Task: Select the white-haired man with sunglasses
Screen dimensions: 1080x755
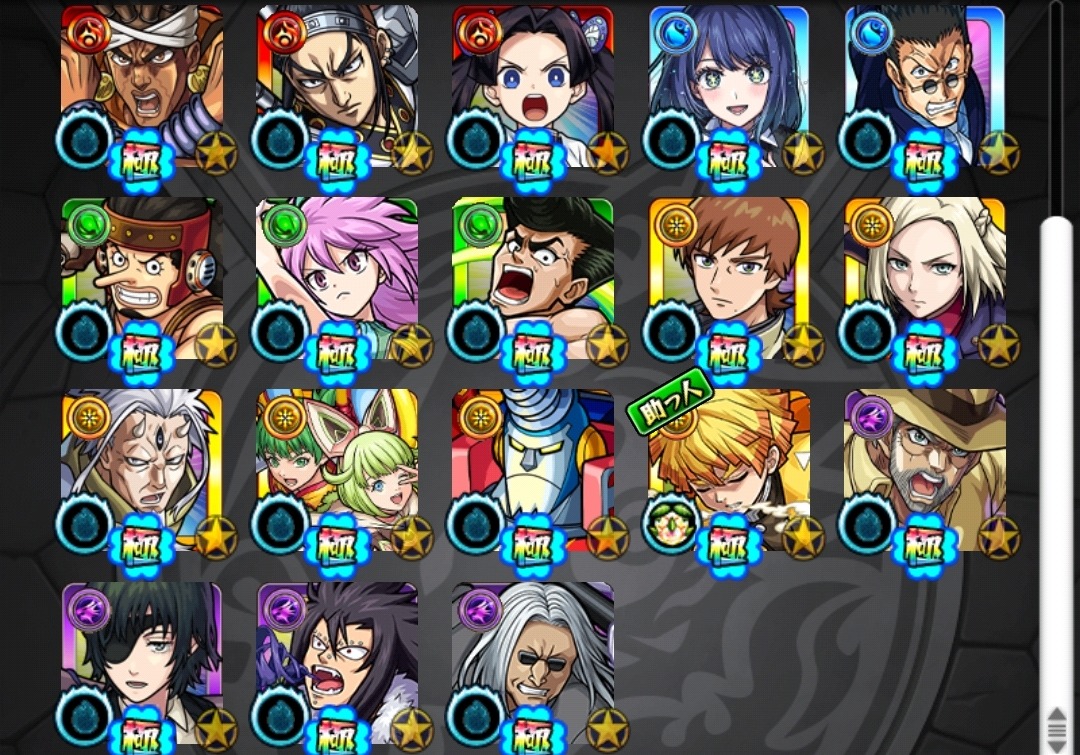Action: click(533, 660)
